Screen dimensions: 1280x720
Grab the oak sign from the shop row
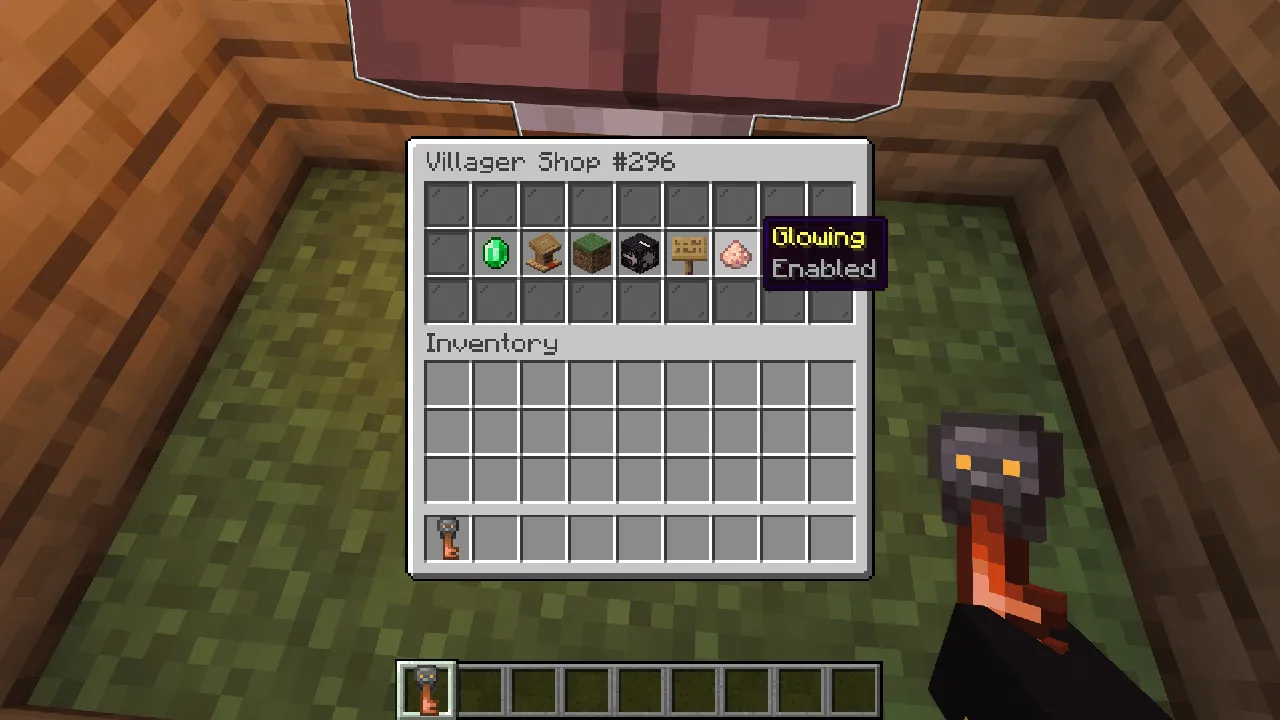686,253
